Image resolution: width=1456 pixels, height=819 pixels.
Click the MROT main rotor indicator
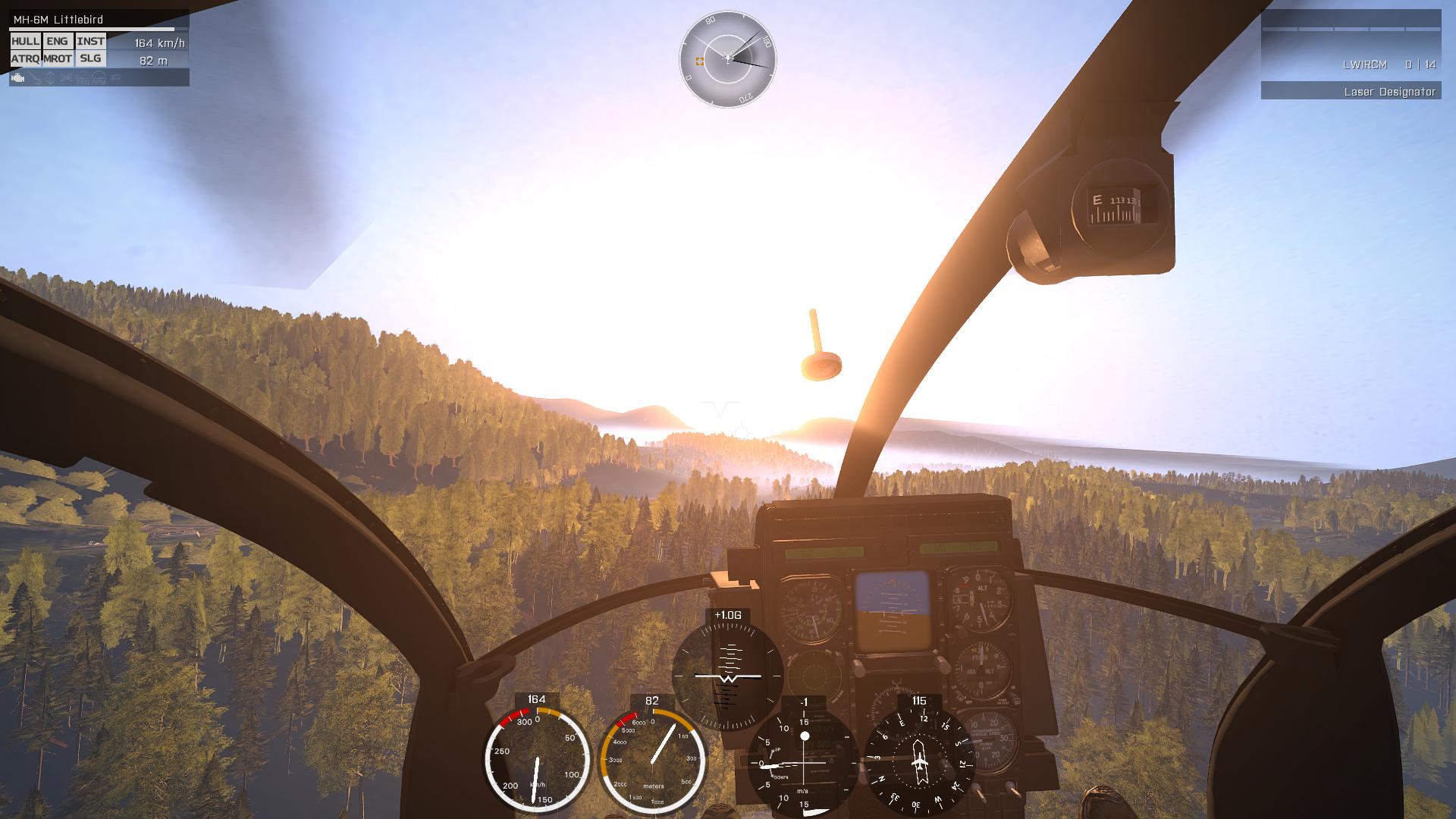coord(58,58)
